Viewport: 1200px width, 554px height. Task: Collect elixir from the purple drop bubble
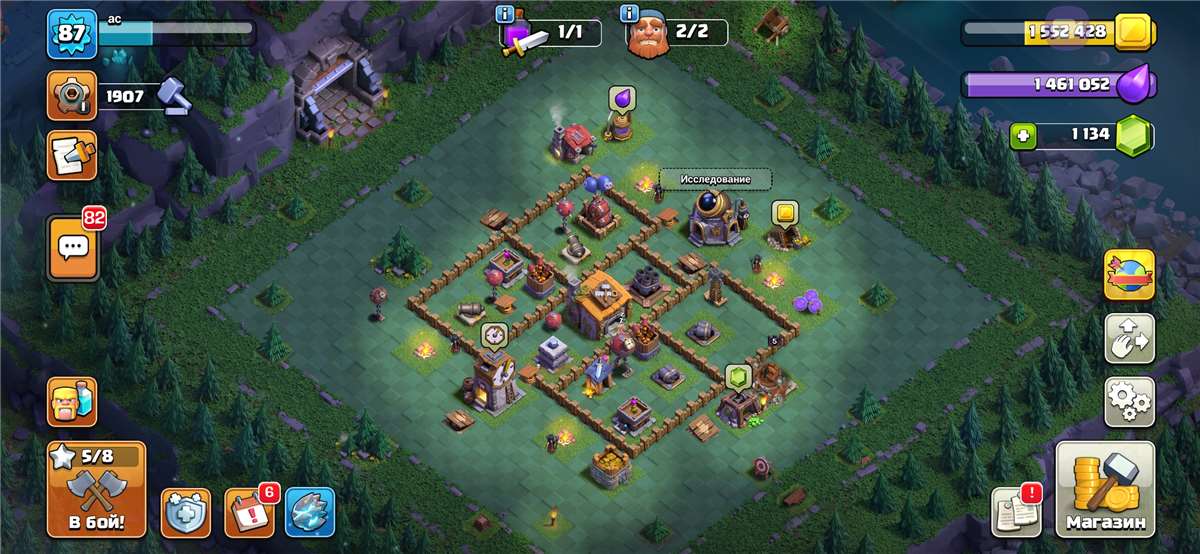(621, 99)
